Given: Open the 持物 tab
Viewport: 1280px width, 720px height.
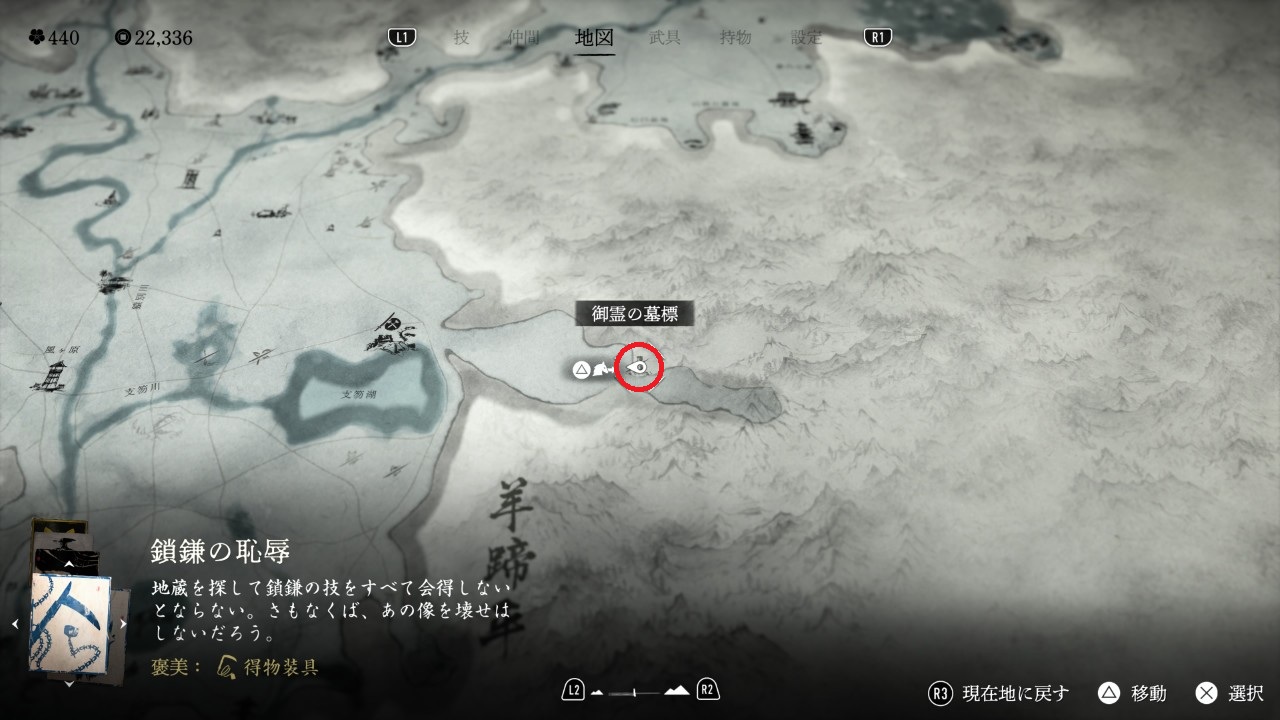Looking at the screenshot, I should [x=735, y=38].
